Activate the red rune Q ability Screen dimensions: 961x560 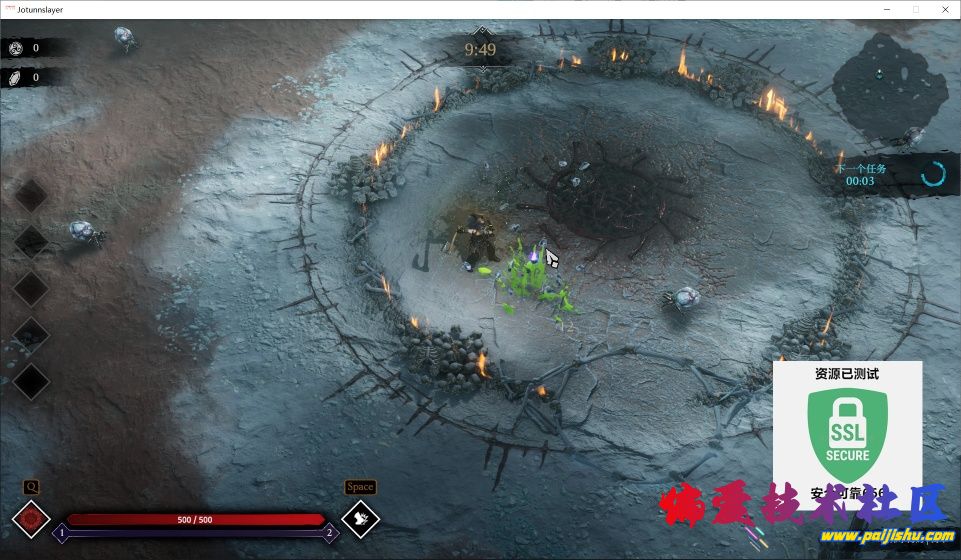pos(31,519)
